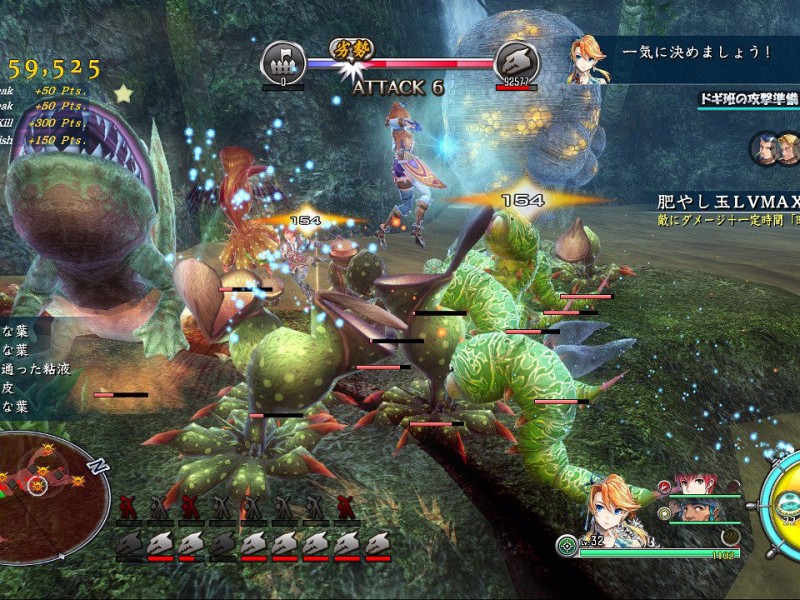Select the fence base icon on the gauge
800x600 pixels.
point(283,62)
